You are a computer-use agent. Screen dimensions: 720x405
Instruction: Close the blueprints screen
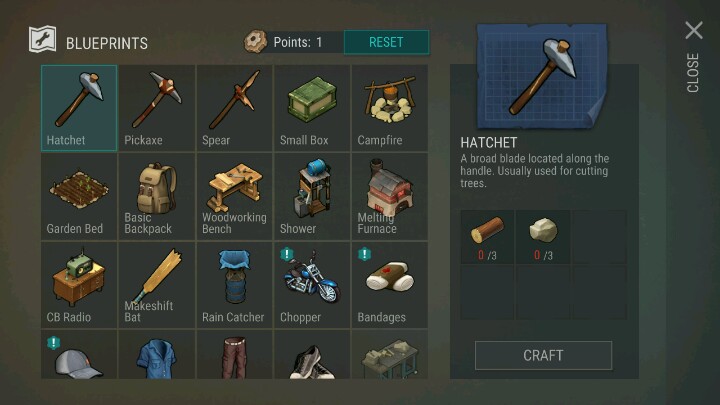pyautogui.click(x=693, y=32)
